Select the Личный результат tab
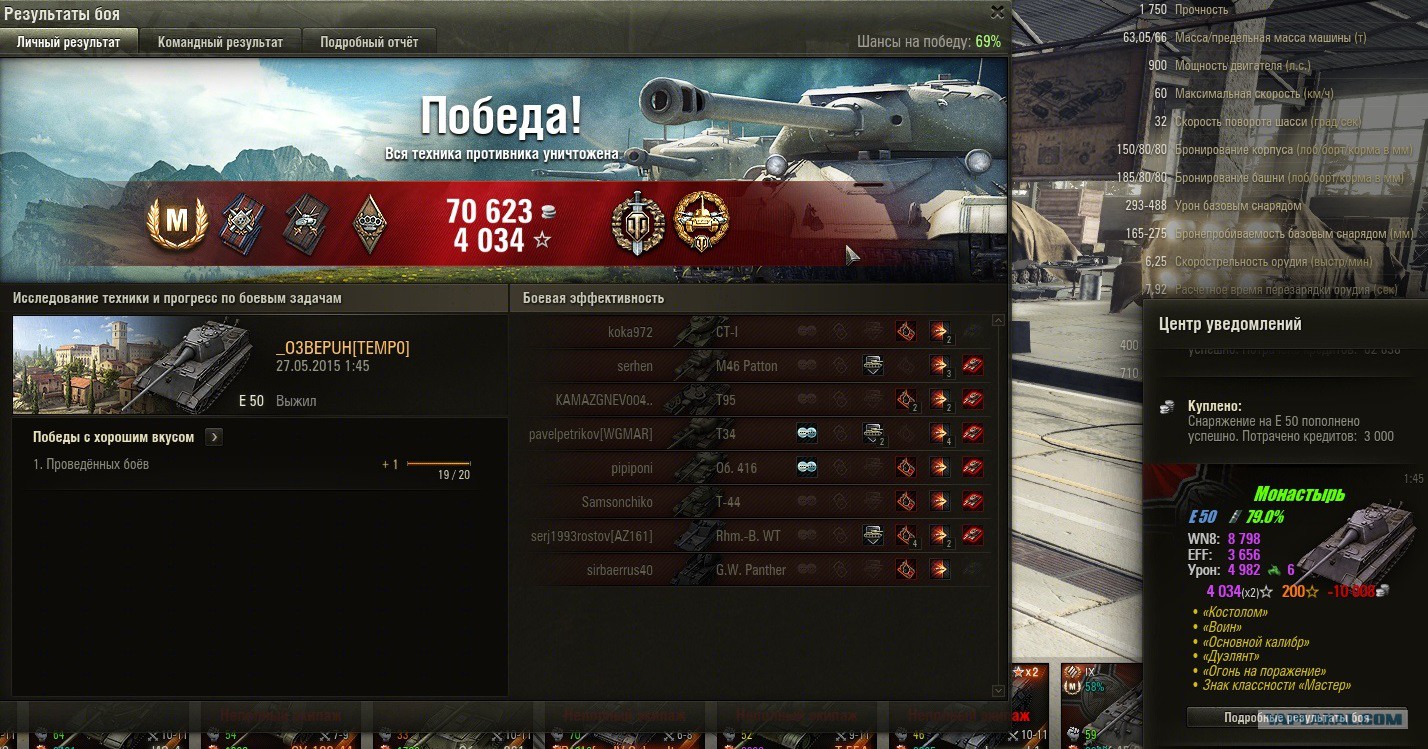This screenshot has height=749, width=1428. (69, 42)
